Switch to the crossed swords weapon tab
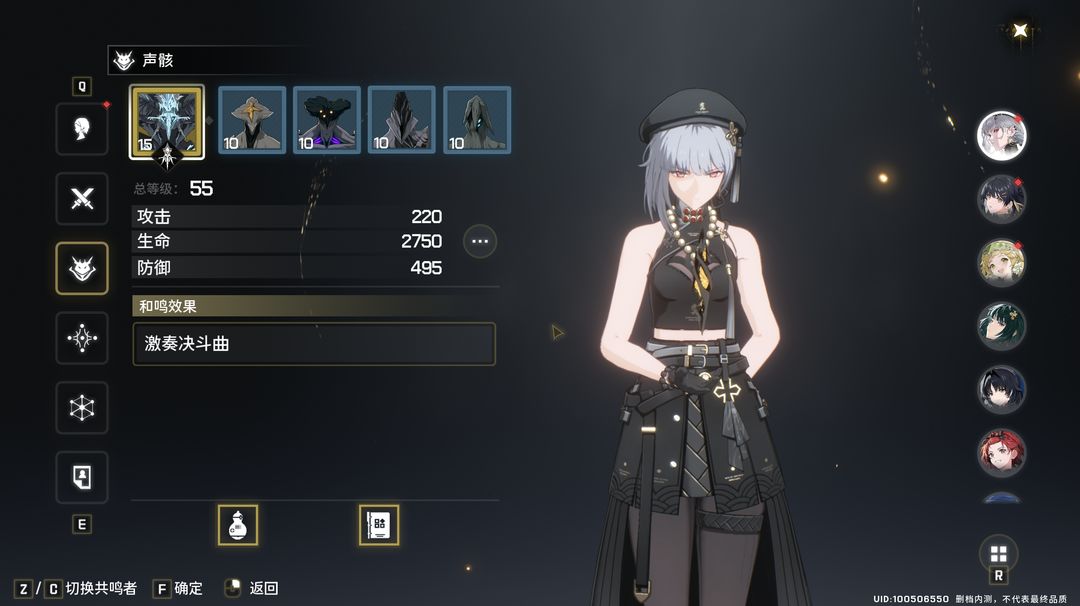 (x=82, y=198)
